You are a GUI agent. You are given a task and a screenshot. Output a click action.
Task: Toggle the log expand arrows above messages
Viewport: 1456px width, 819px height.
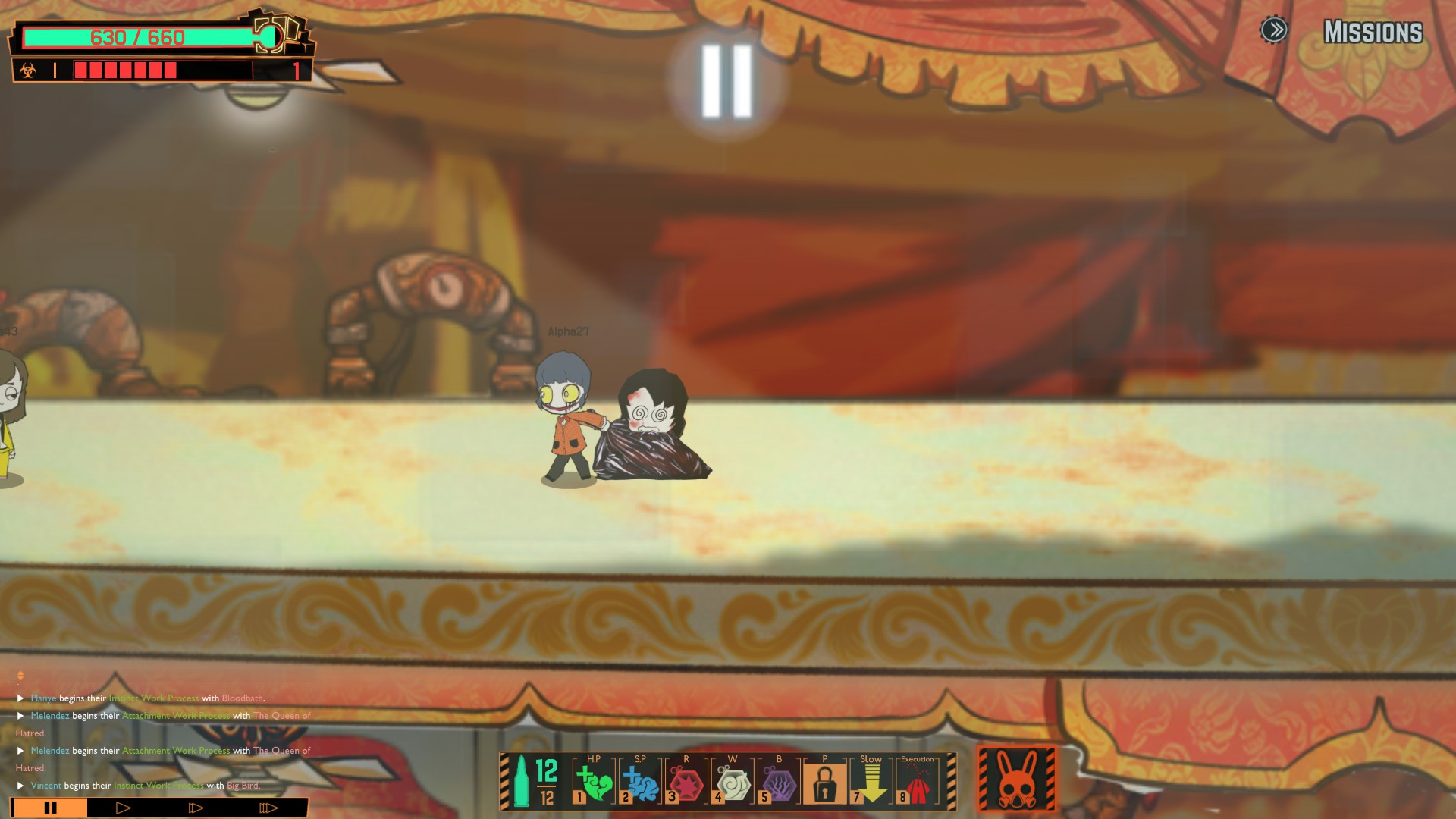(20, 676)
